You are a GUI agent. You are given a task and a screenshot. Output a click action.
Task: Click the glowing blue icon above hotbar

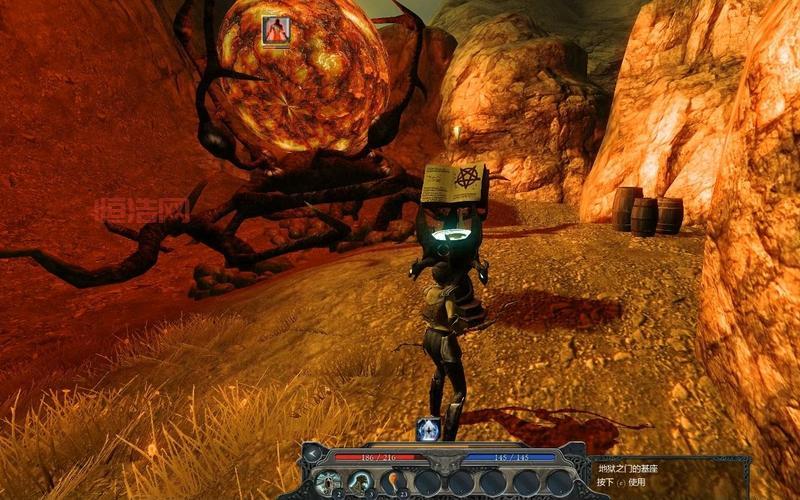click(428, 428)
